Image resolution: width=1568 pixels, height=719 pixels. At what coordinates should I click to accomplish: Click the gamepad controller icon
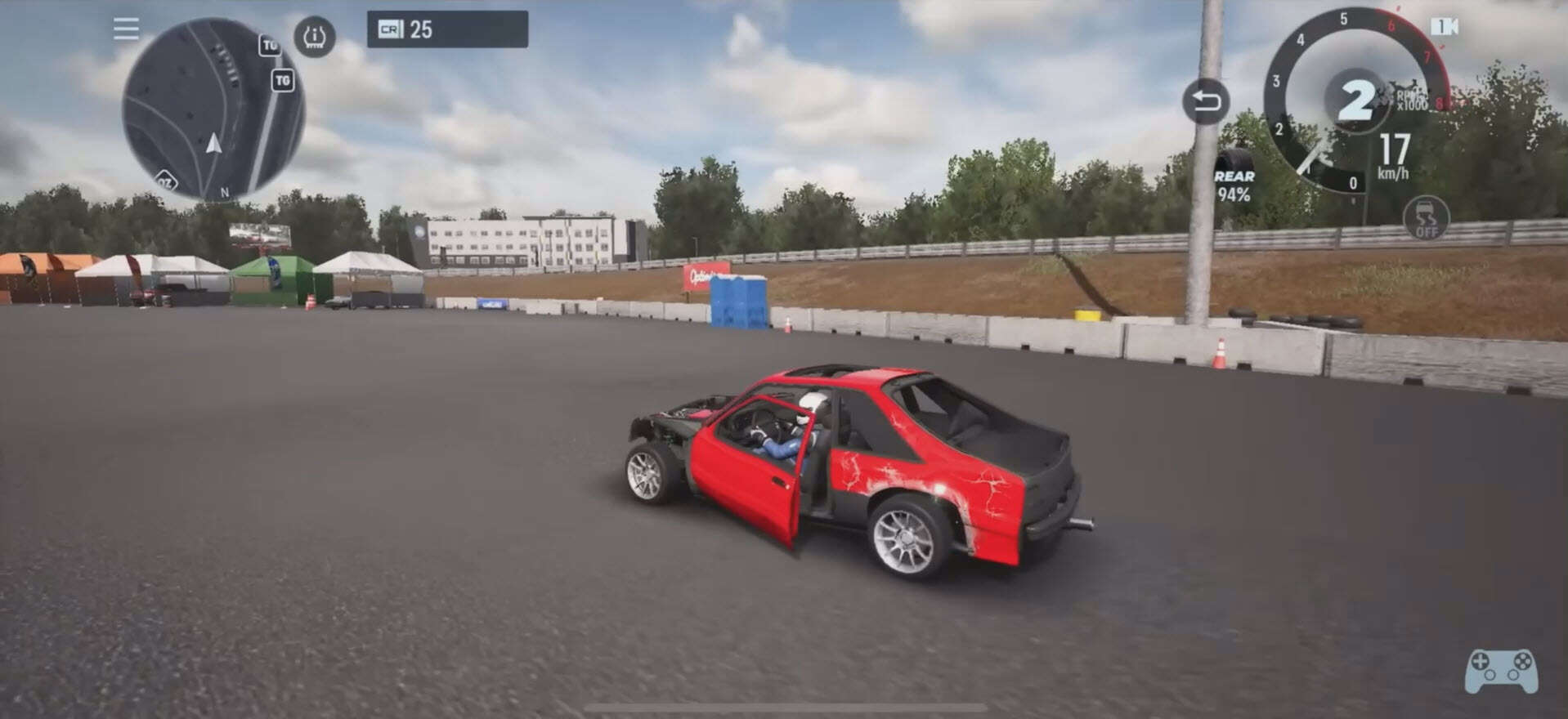1500,670
